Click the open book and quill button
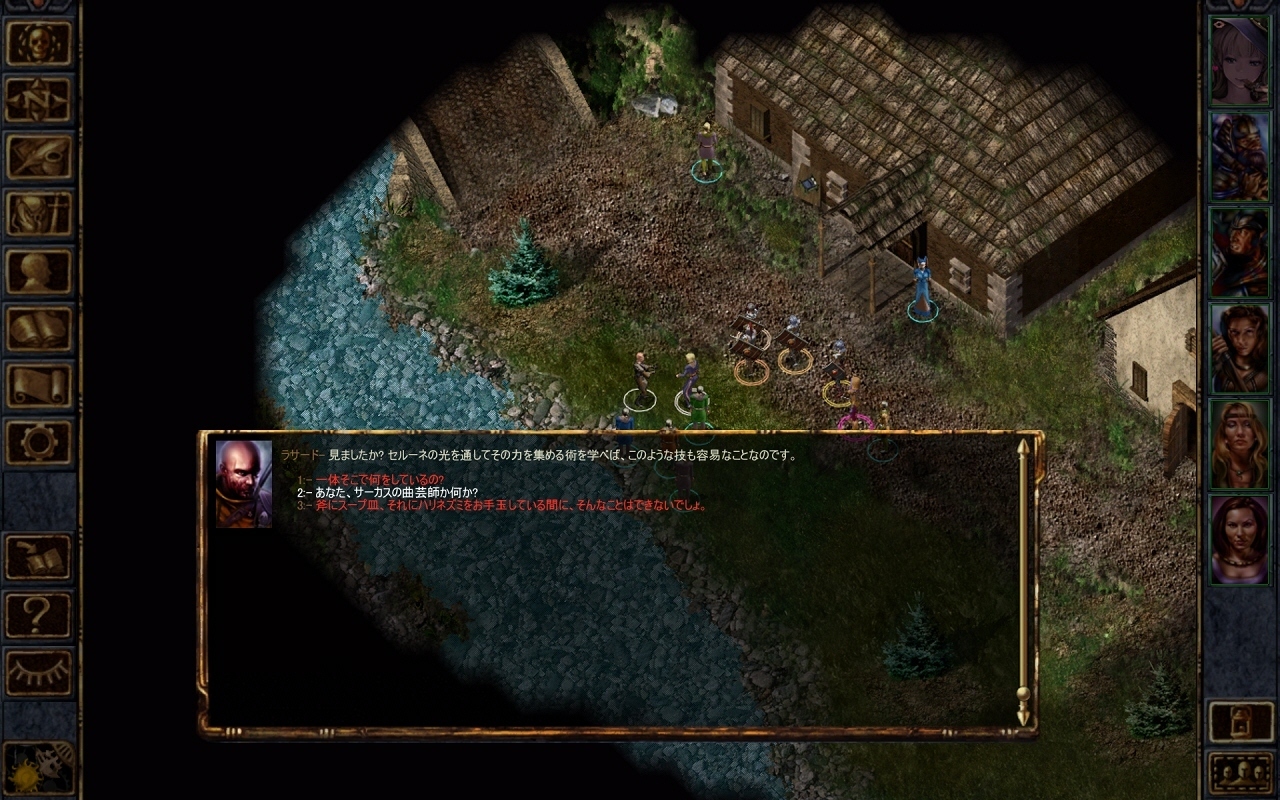Image resolution: width=1280 pixels, height=800 pixels. point(39,557)
